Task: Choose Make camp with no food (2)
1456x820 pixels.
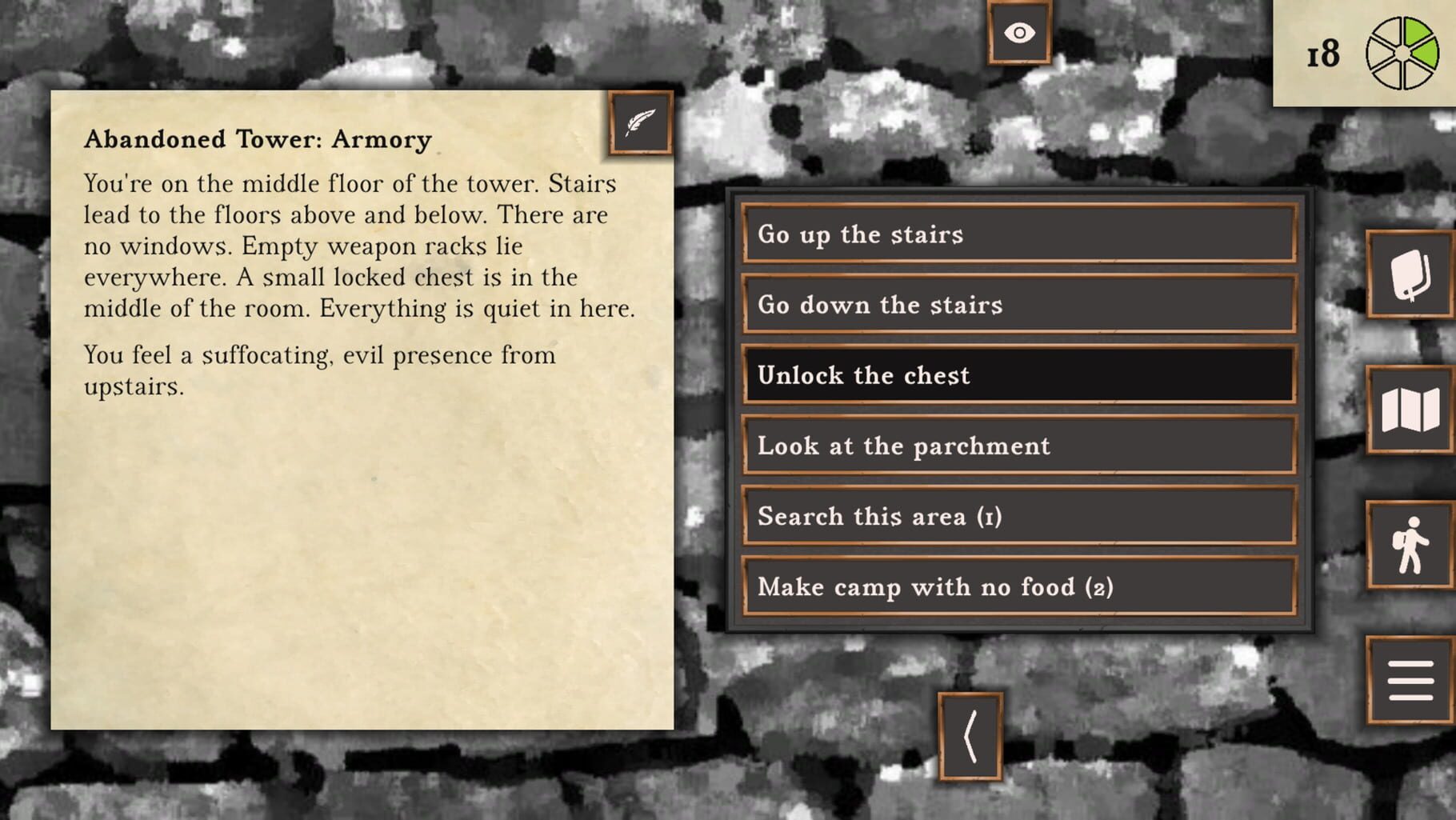Action: click(x=1018, y=586)
